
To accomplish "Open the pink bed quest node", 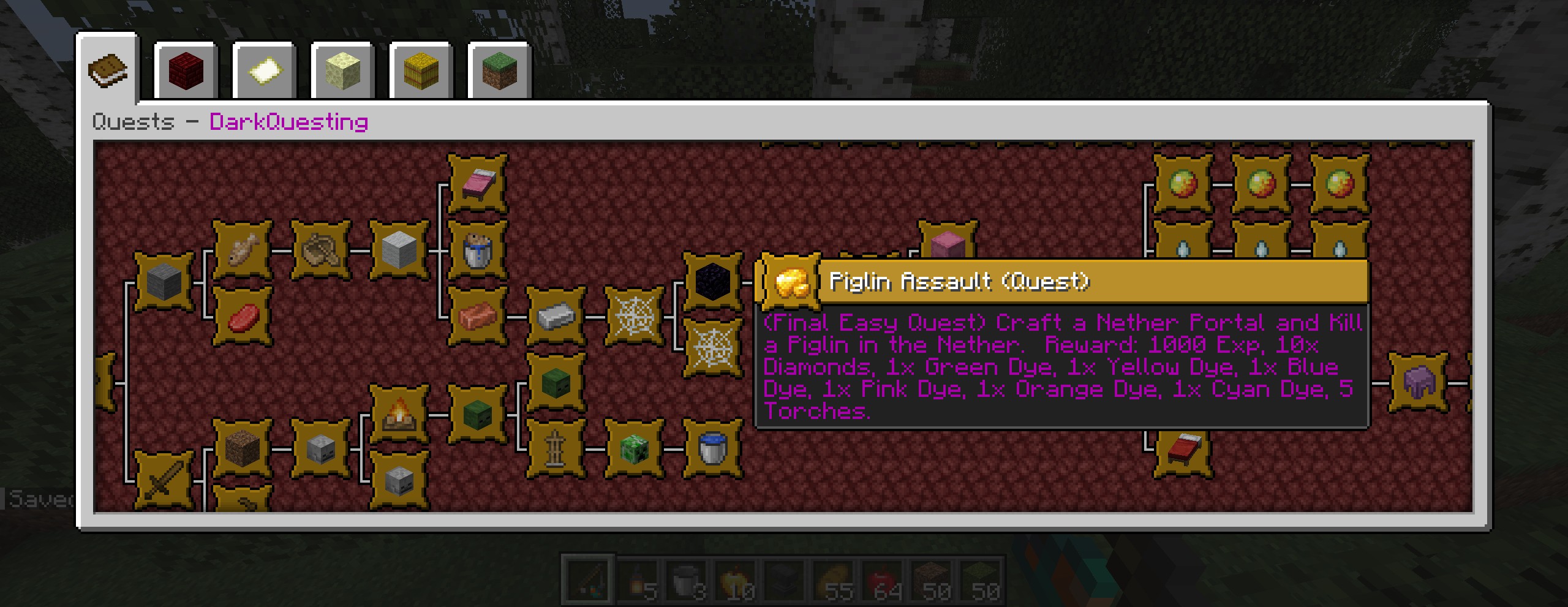I will tap(478, 184).
